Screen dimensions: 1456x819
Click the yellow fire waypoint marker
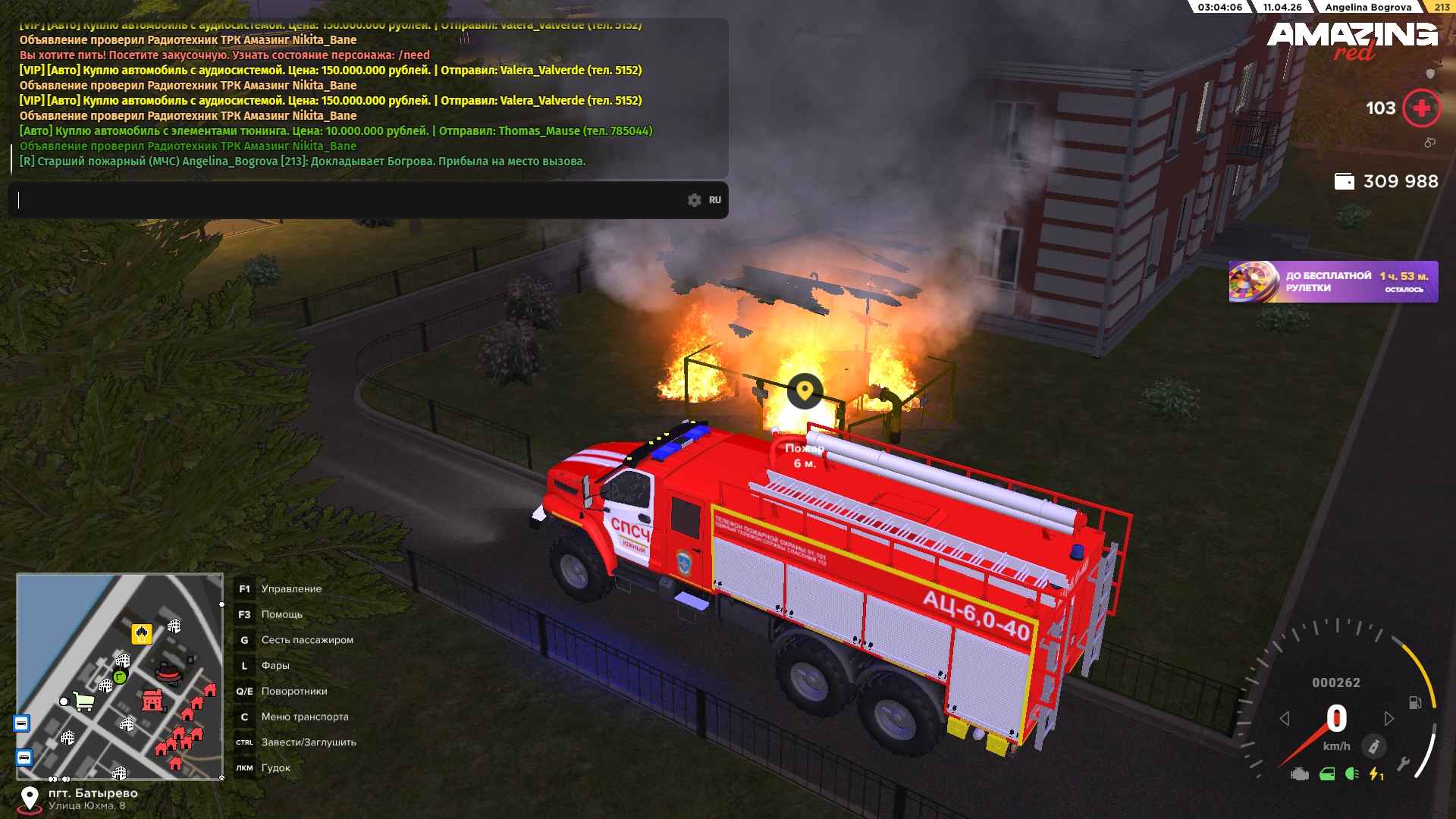pyautogui.click(x=805, y=391)
